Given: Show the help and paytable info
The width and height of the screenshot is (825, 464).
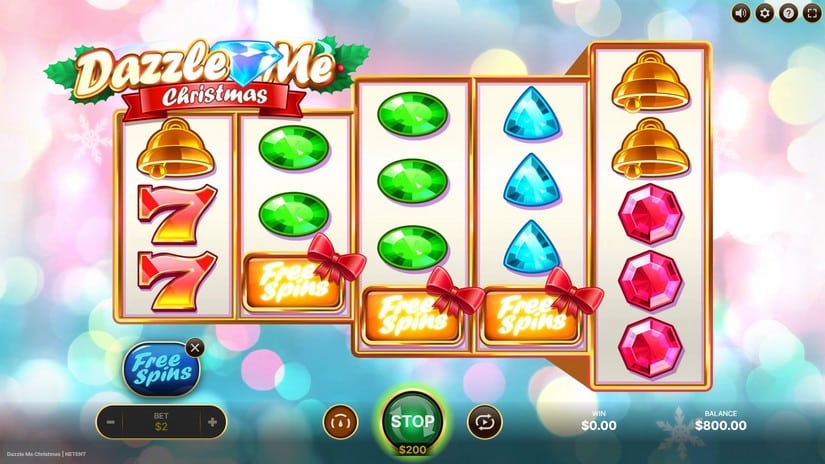Looking at the screenshot, I should pyautogui.click(x=788, y=13).
